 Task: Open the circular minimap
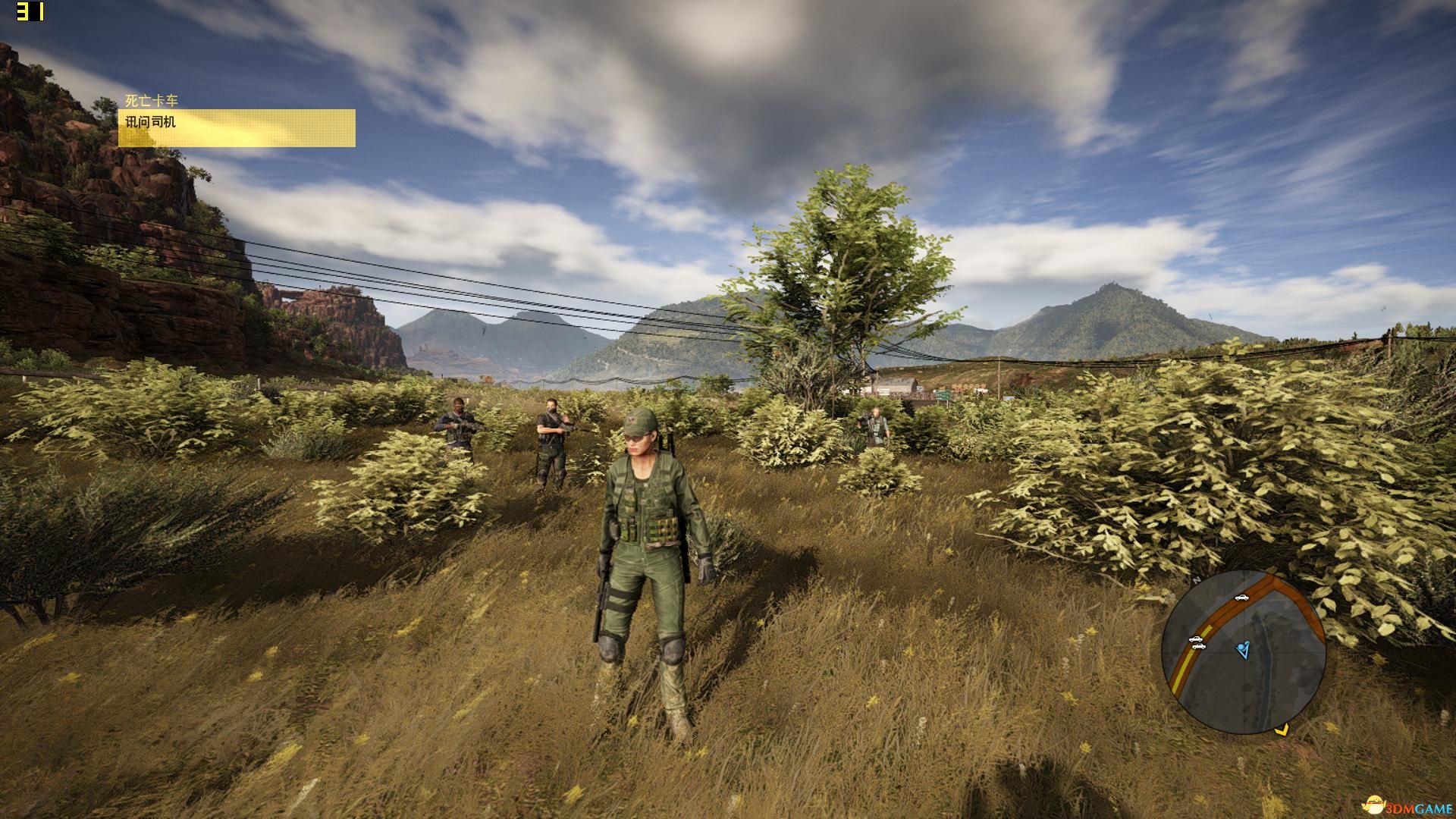tap(1243, 652)
